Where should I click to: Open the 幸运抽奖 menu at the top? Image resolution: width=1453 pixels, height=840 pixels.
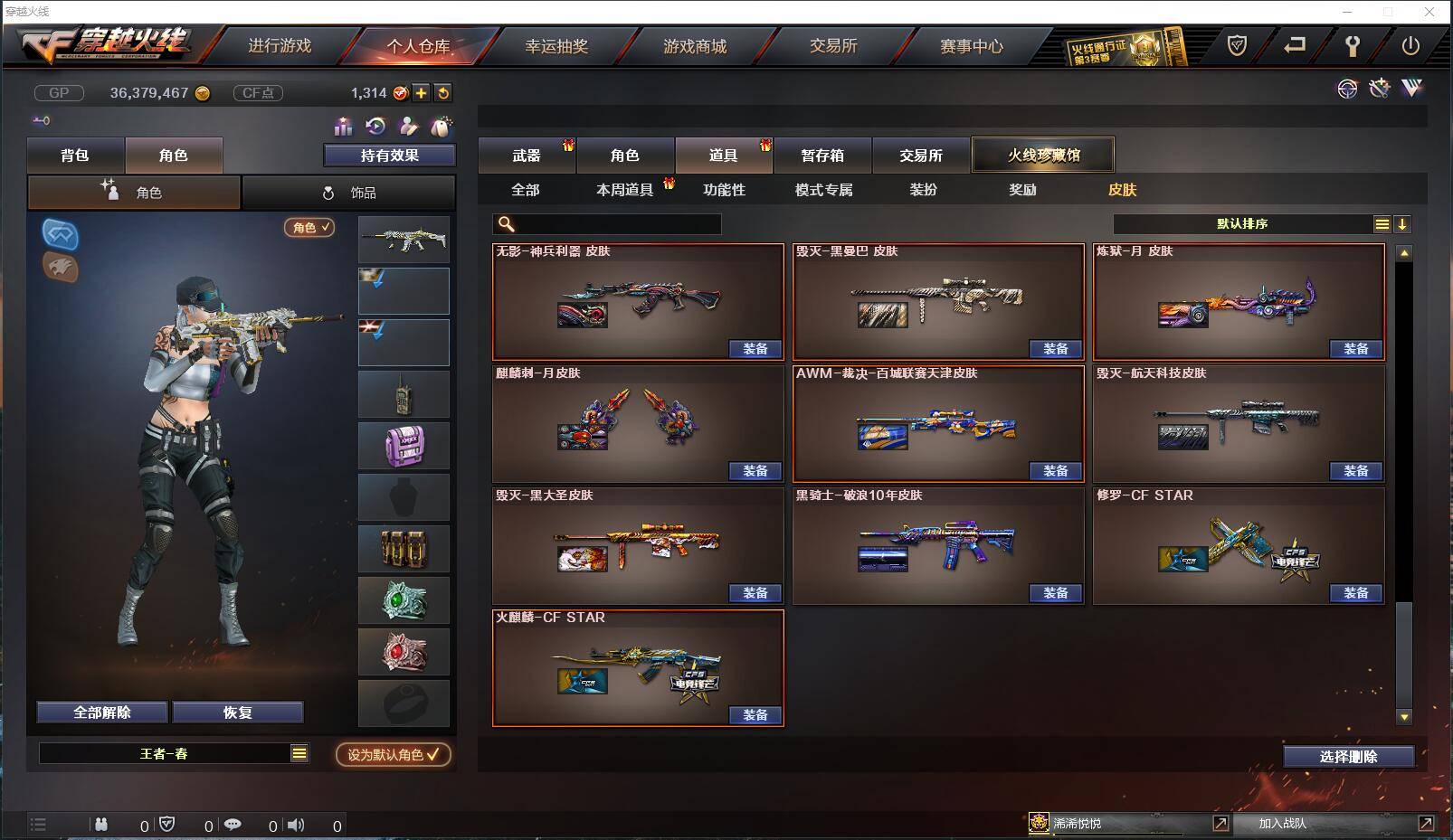(558, 46)
